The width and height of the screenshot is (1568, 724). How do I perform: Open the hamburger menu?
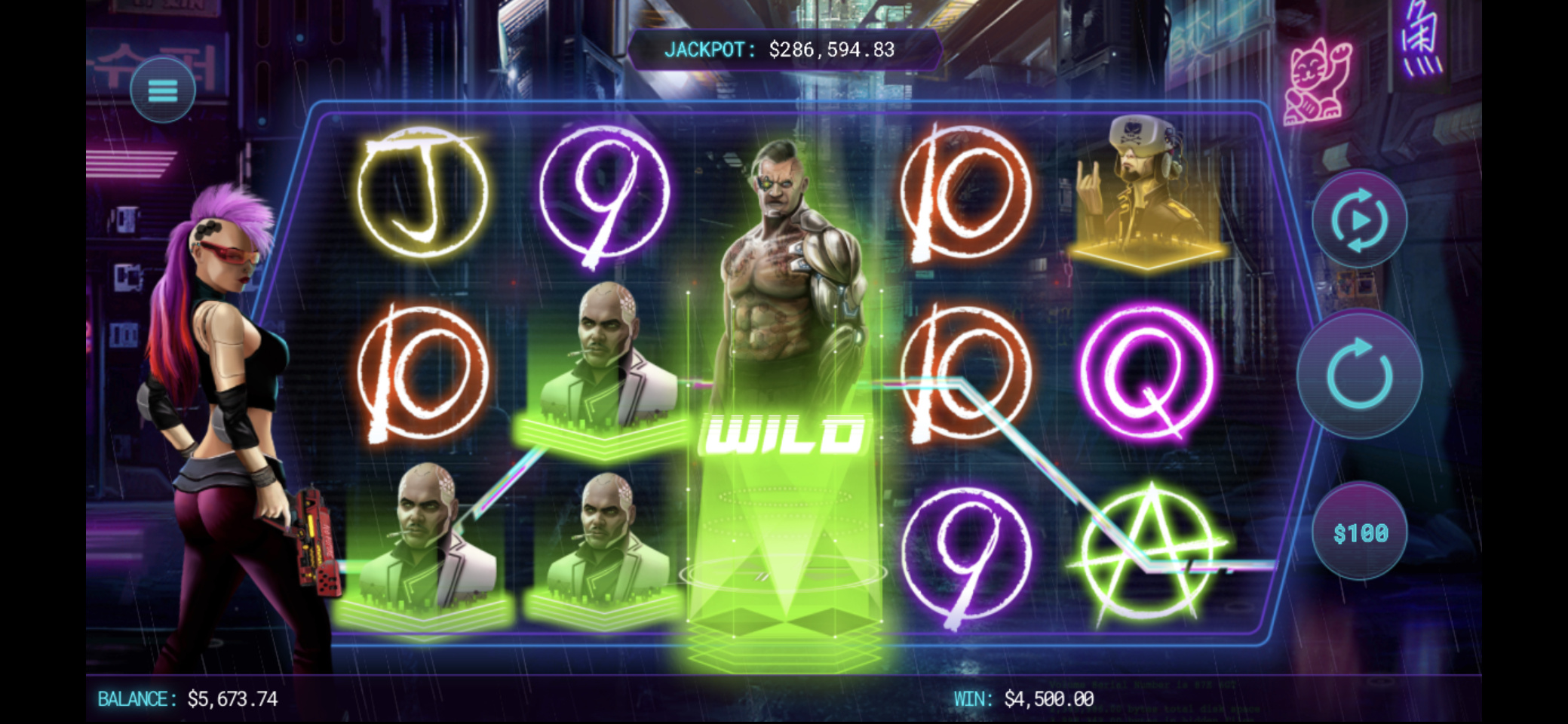click(163, 90)
